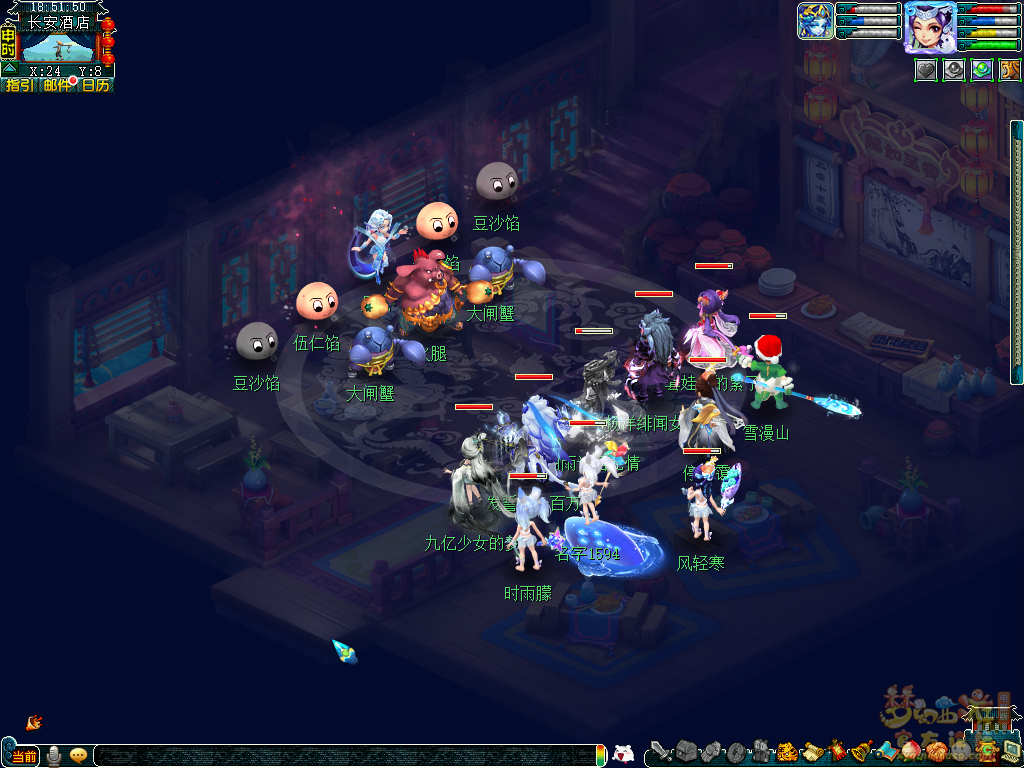Open the treasure chest inventory icon
Image resolution: width=1024 pixels, height=768 pixels.
[685, 750]
